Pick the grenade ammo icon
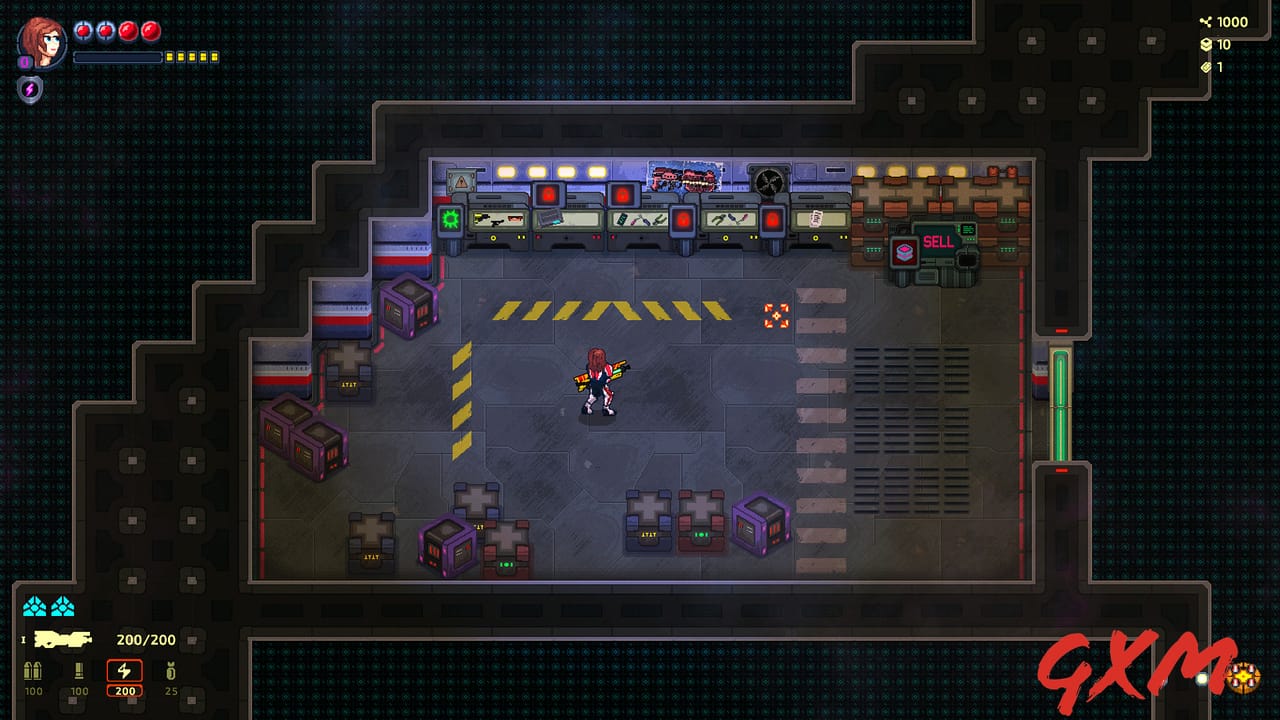The width and height of the screenshot is (1280, 720). [170, 672]
